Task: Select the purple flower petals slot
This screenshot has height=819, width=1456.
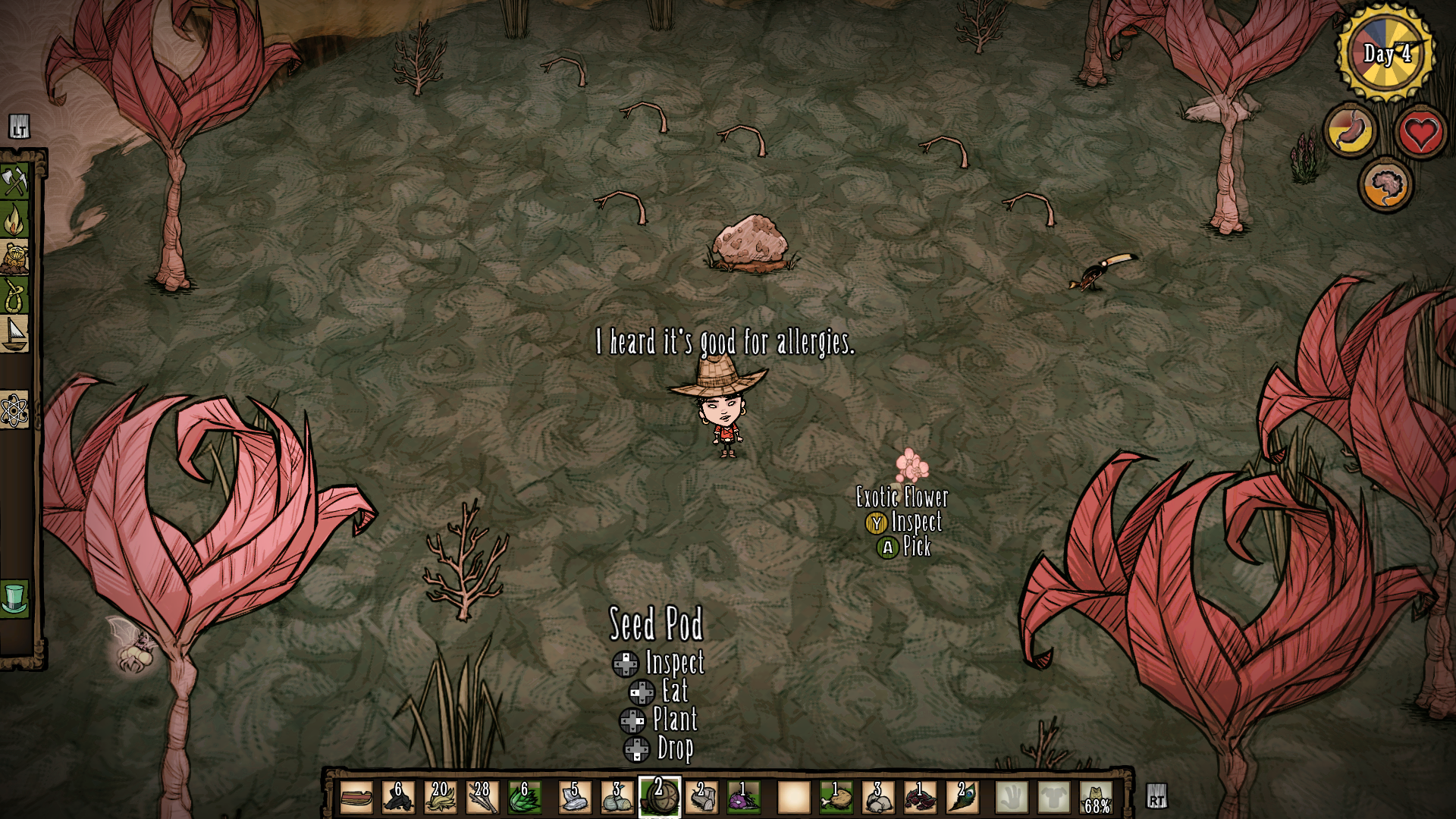Action: 743,798
